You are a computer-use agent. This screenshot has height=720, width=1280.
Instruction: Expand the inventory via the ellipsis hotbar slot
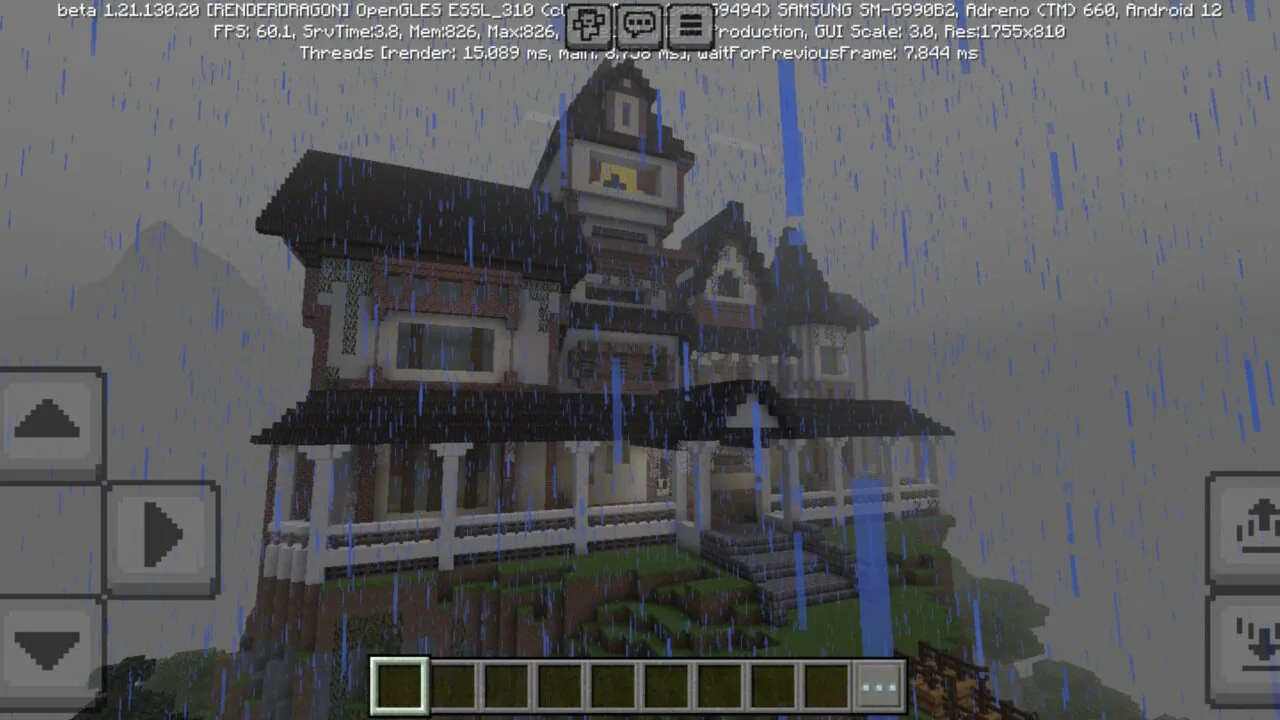[878, 684]
